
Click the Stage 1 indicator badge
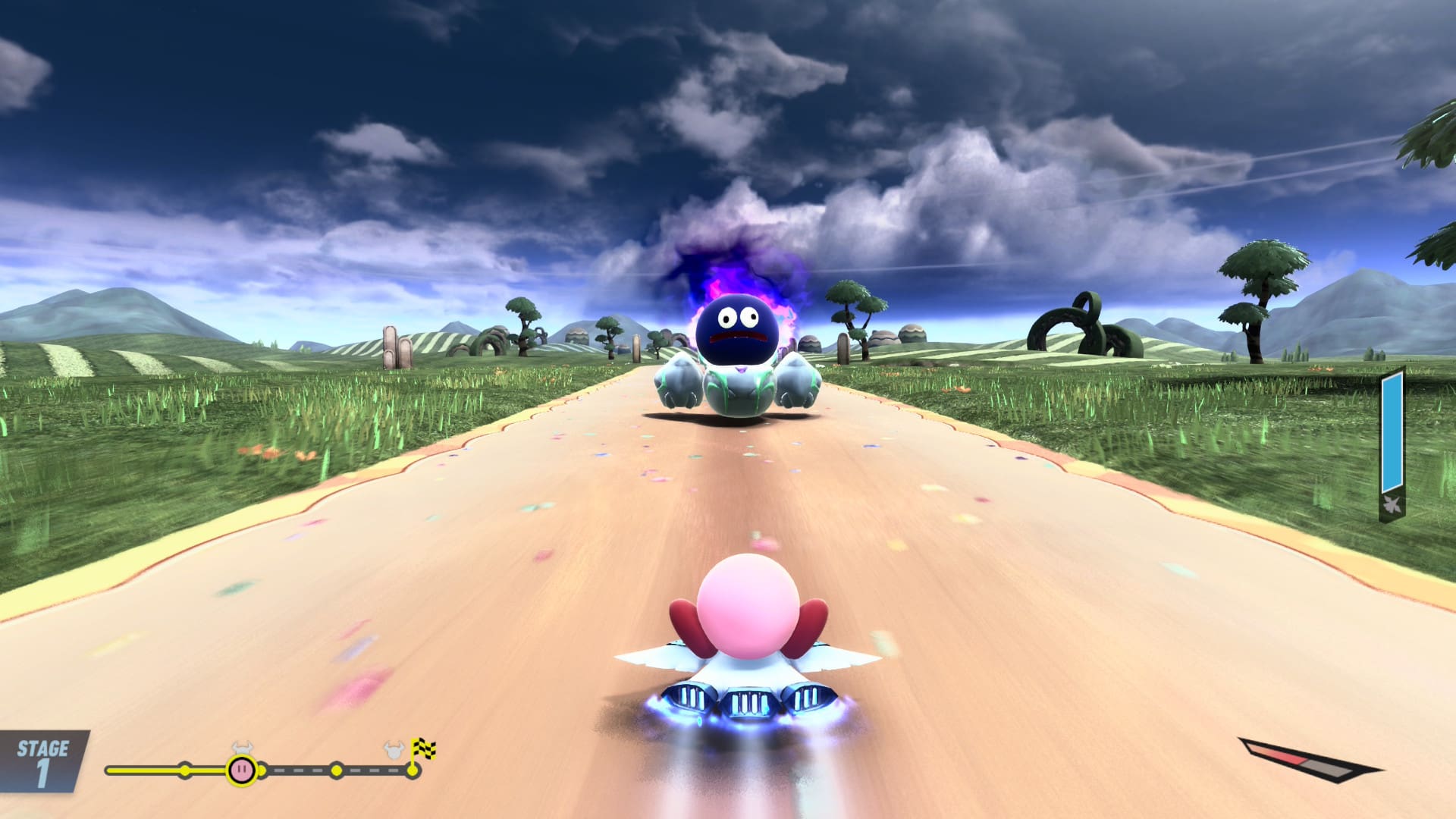click(42, 761)
